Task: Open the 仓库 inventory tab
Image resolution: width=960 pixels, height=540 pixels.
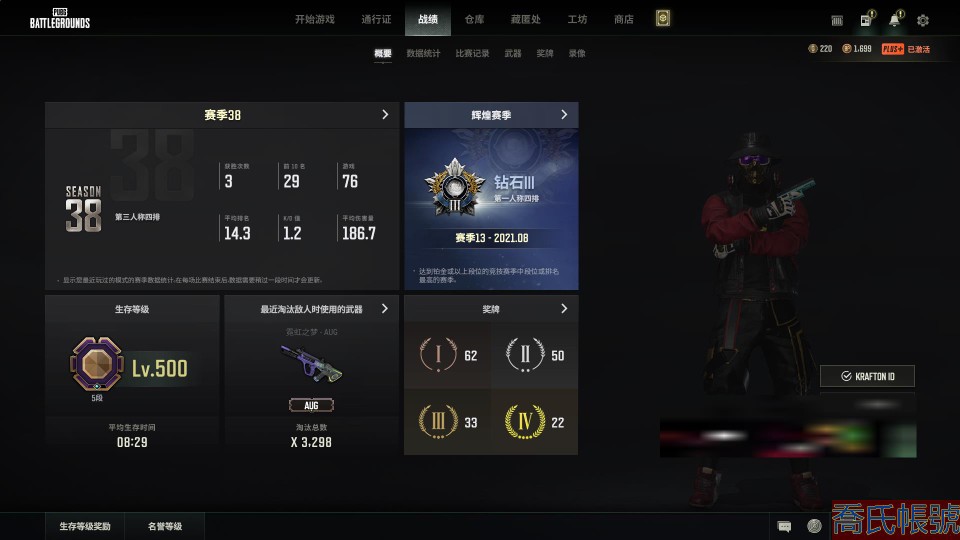Action: 474,19
